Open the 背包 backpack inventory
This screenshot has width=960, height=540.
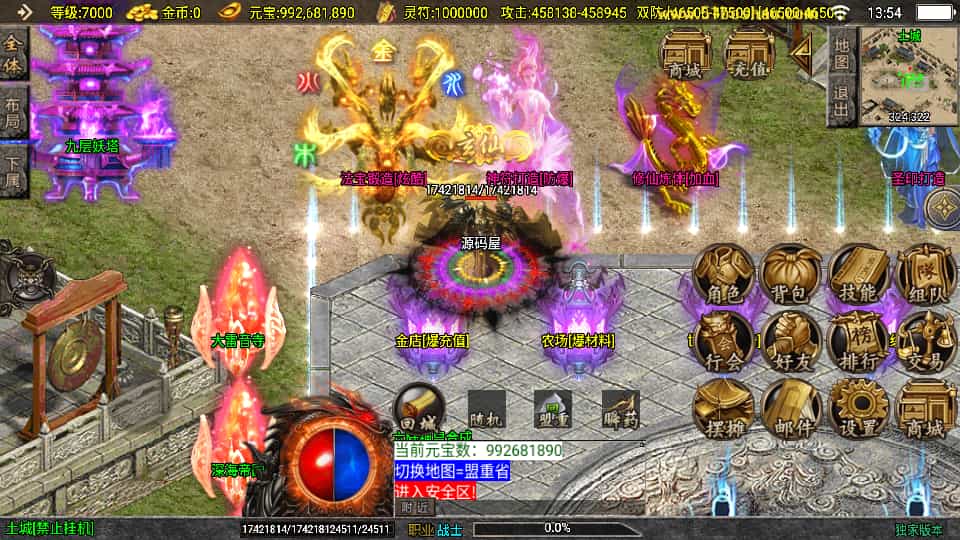coord(792,274)
